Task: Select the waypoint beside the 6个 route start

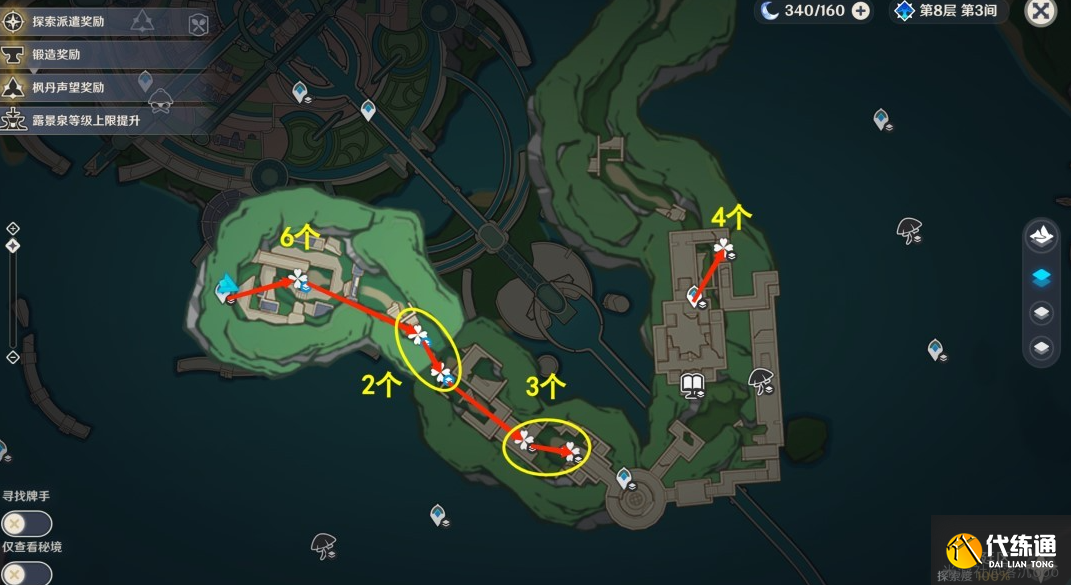Action: click(225, 290)
